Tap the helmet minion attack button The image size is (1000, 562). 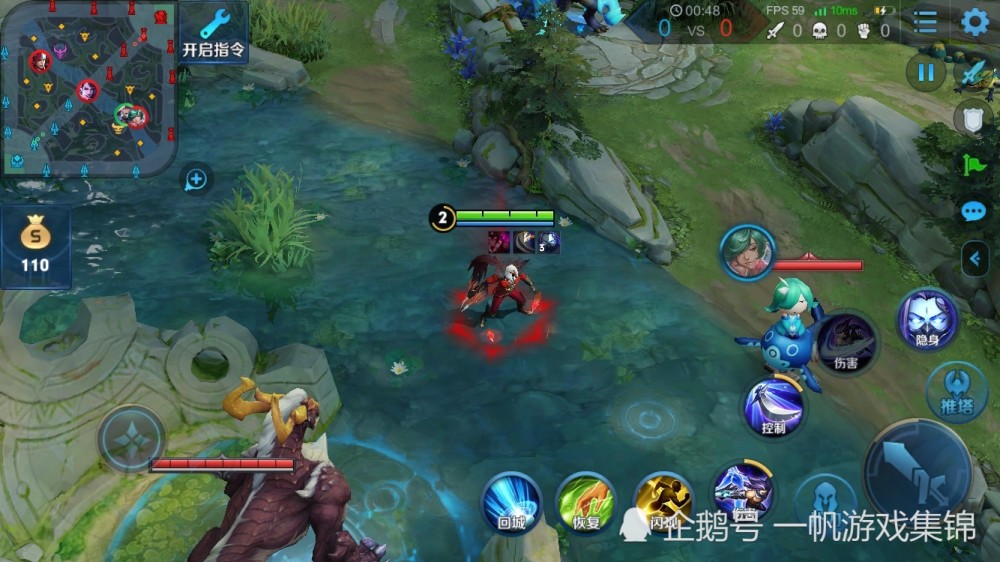(825, 500)
